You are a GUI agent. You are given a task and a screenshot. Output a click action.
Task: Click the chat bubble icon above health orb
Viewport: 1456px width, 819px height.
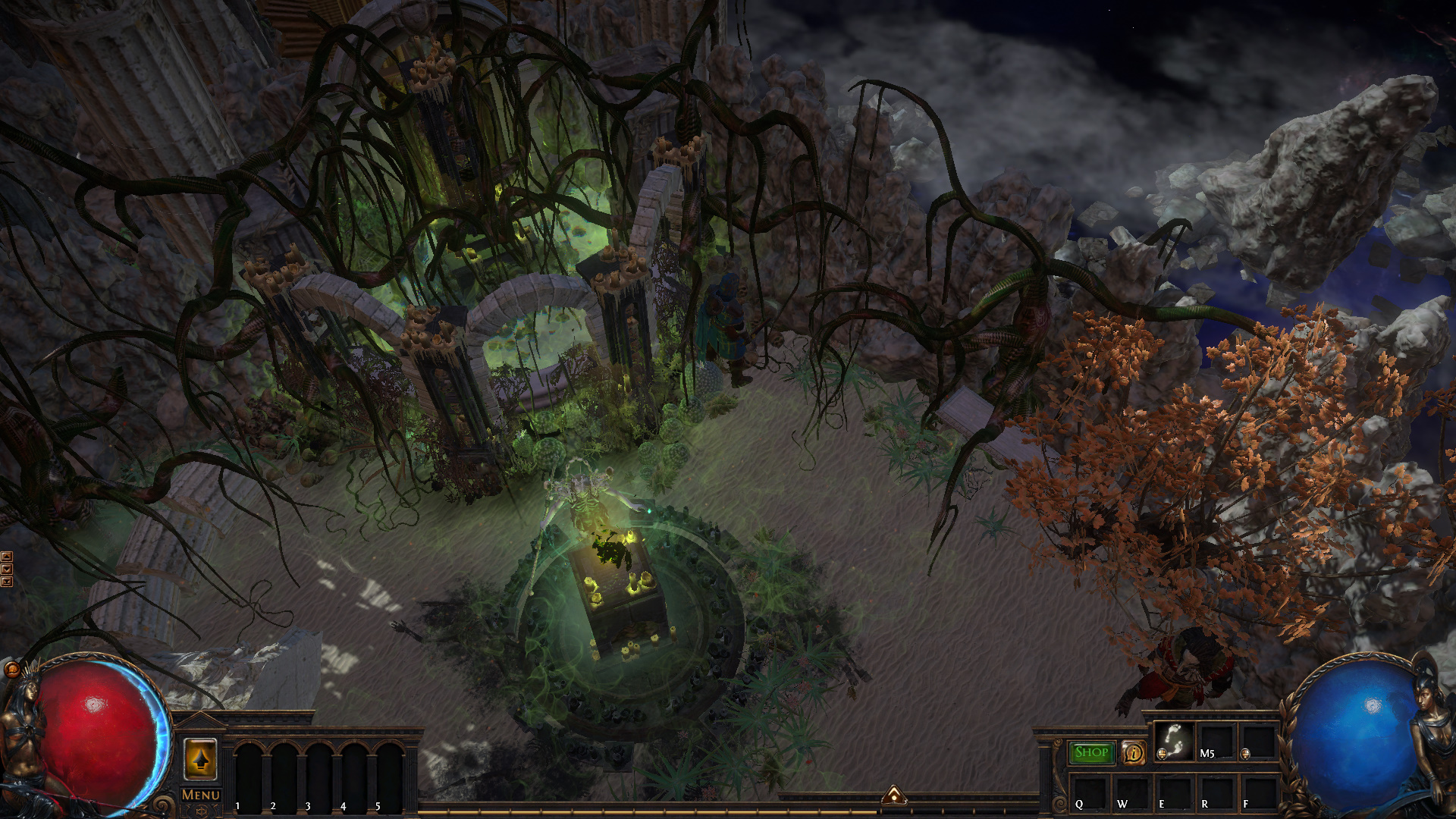coord(12,669)
